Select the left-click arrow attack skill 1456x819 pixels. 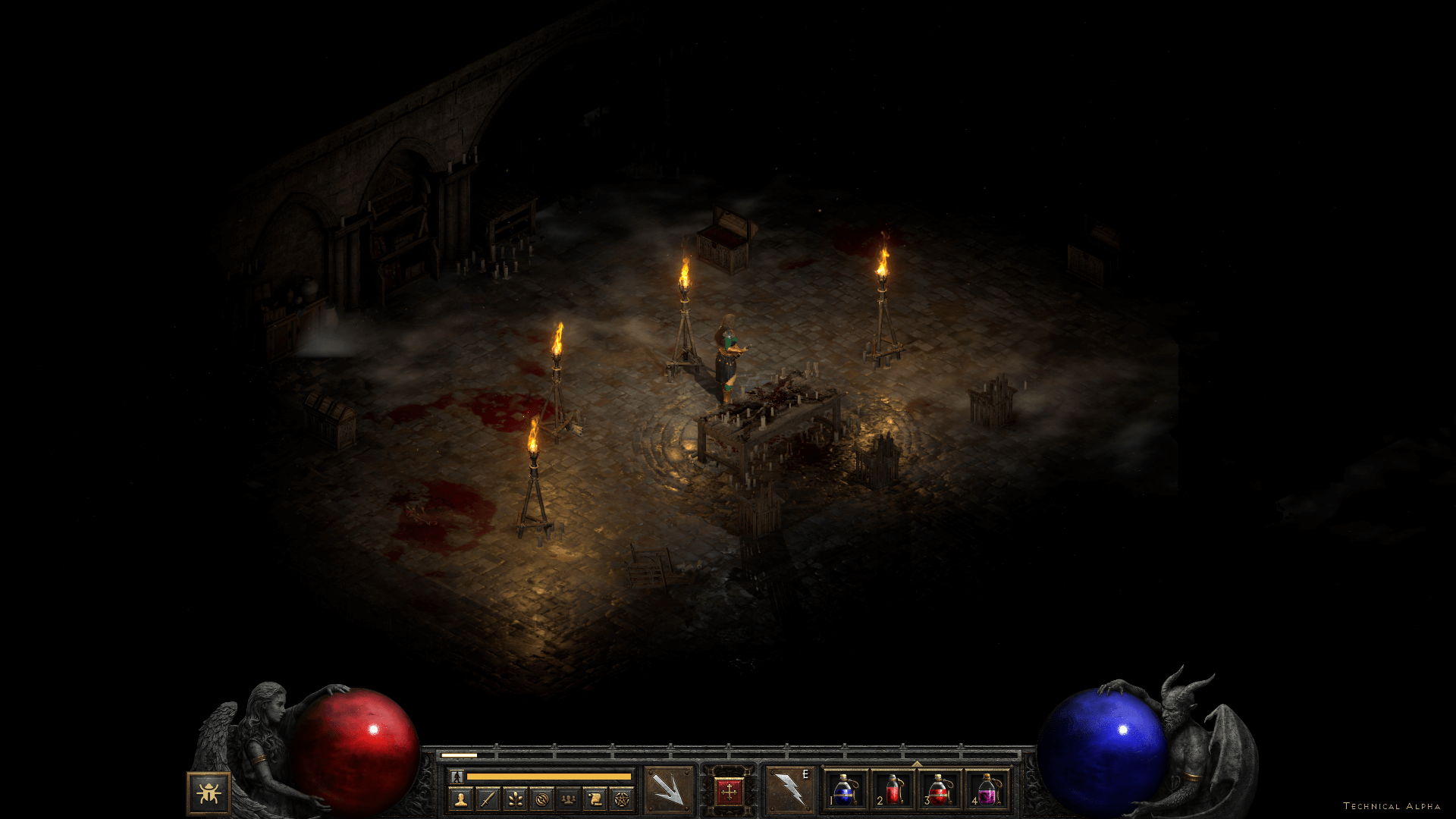tap(668, 790)
